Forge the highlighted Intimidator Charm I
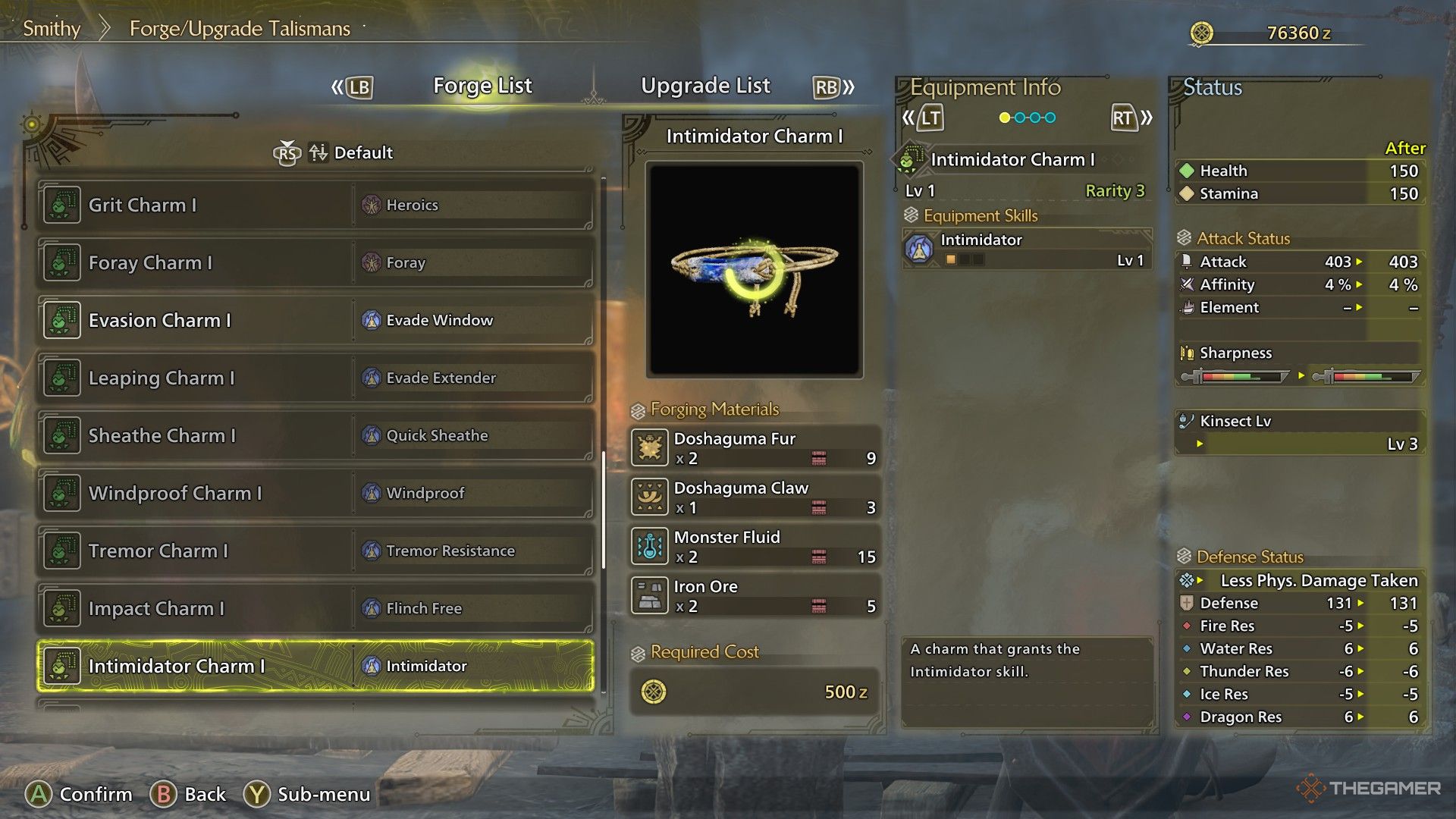Image resolution: width=1456 pixels, height=819 pixels. click(x=315, y=666)
